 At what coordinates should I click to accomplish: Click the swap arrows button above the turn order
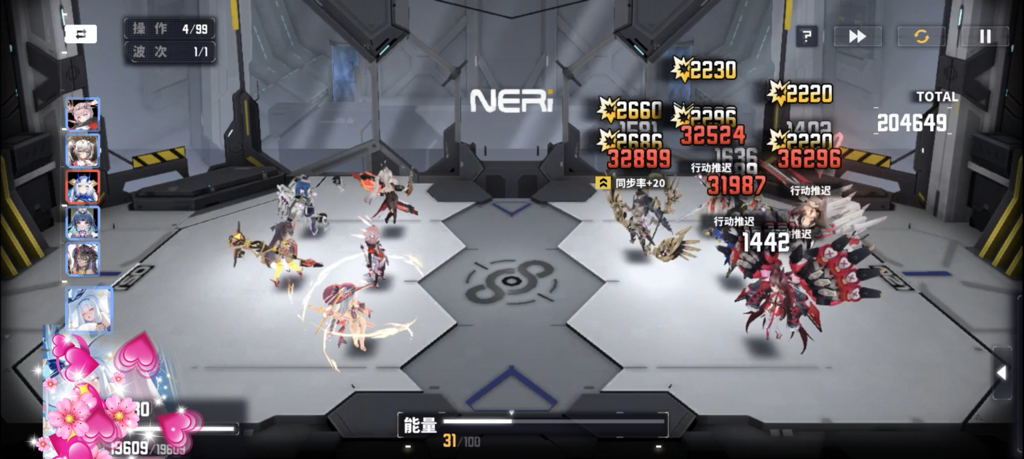pyautogui.click(x=80, y=33)
